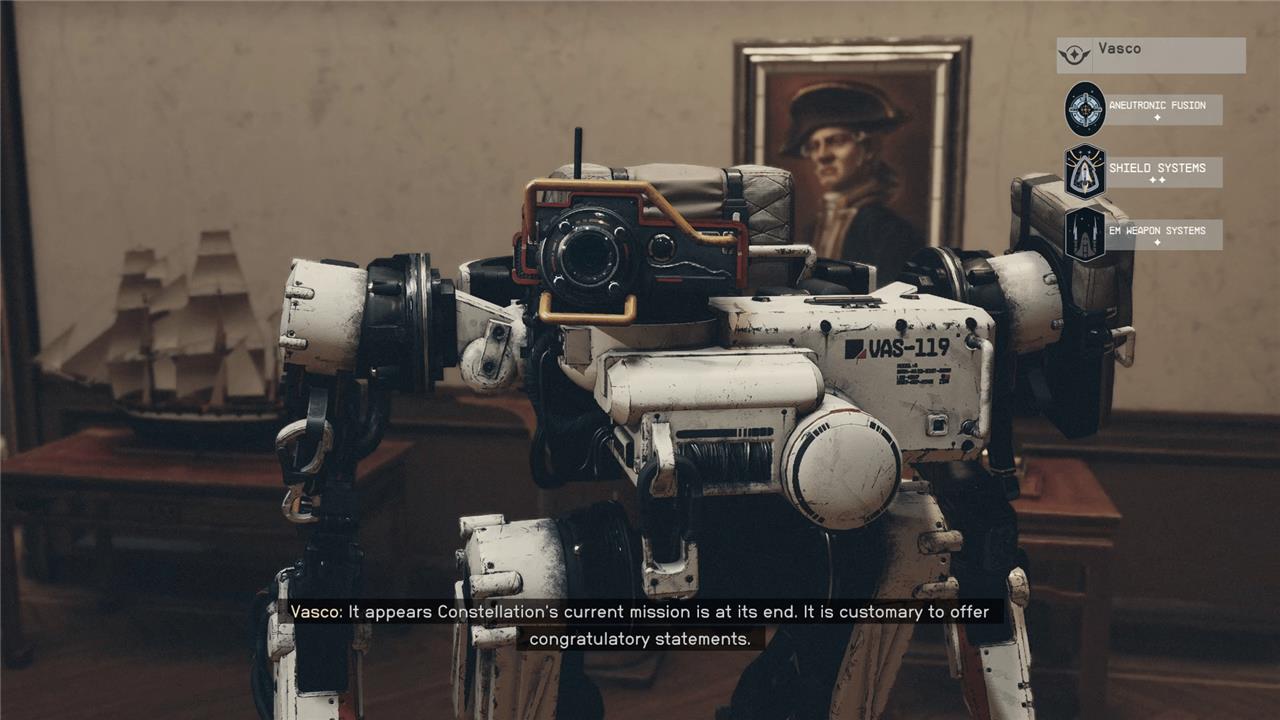The width and height of the screenshot is (1280, 720).
Task: Select the Vasco companion name header
Action: click(1150, 55)
